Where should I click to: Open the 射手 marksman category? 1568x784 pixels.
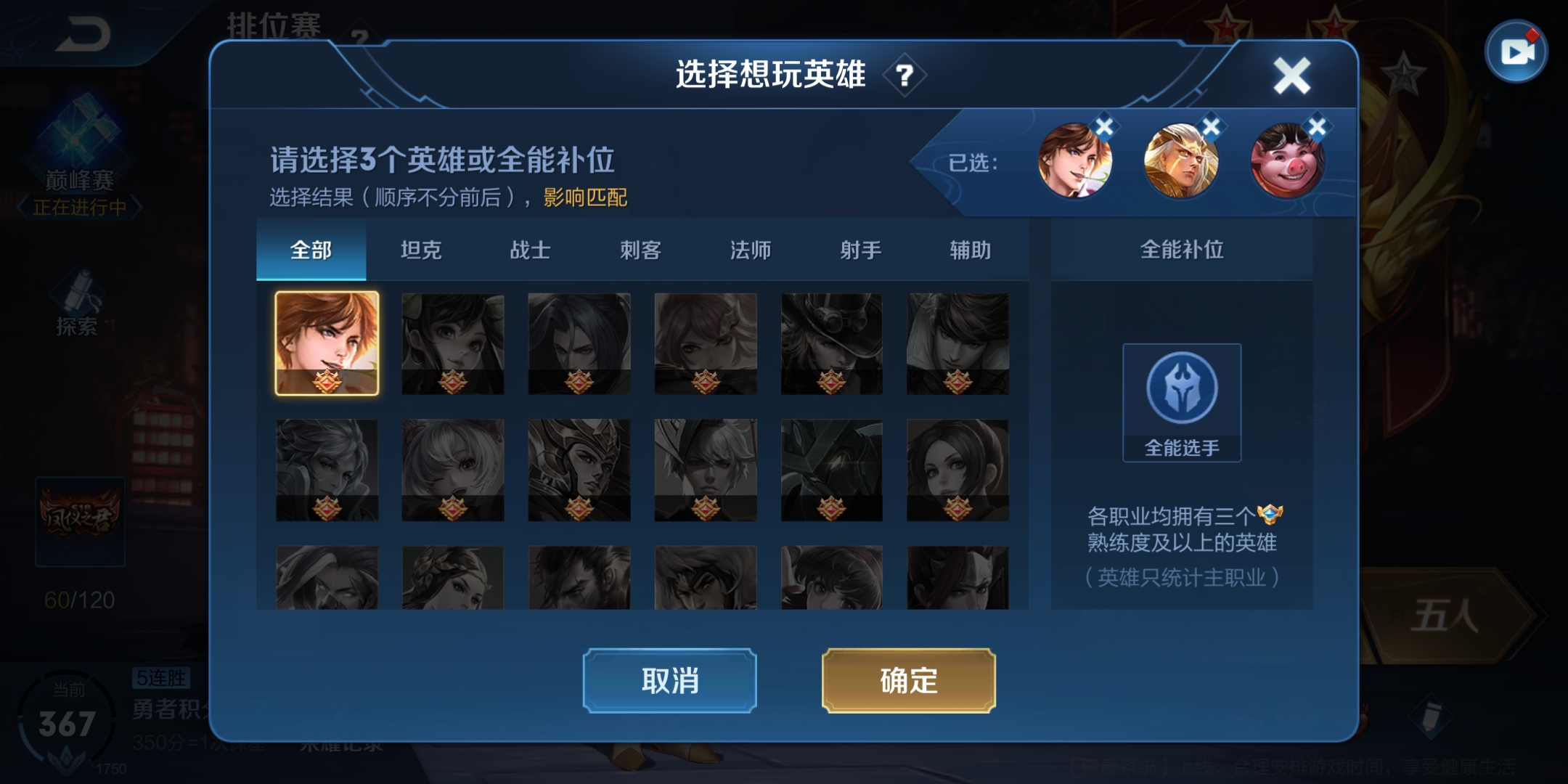point(859,250)
